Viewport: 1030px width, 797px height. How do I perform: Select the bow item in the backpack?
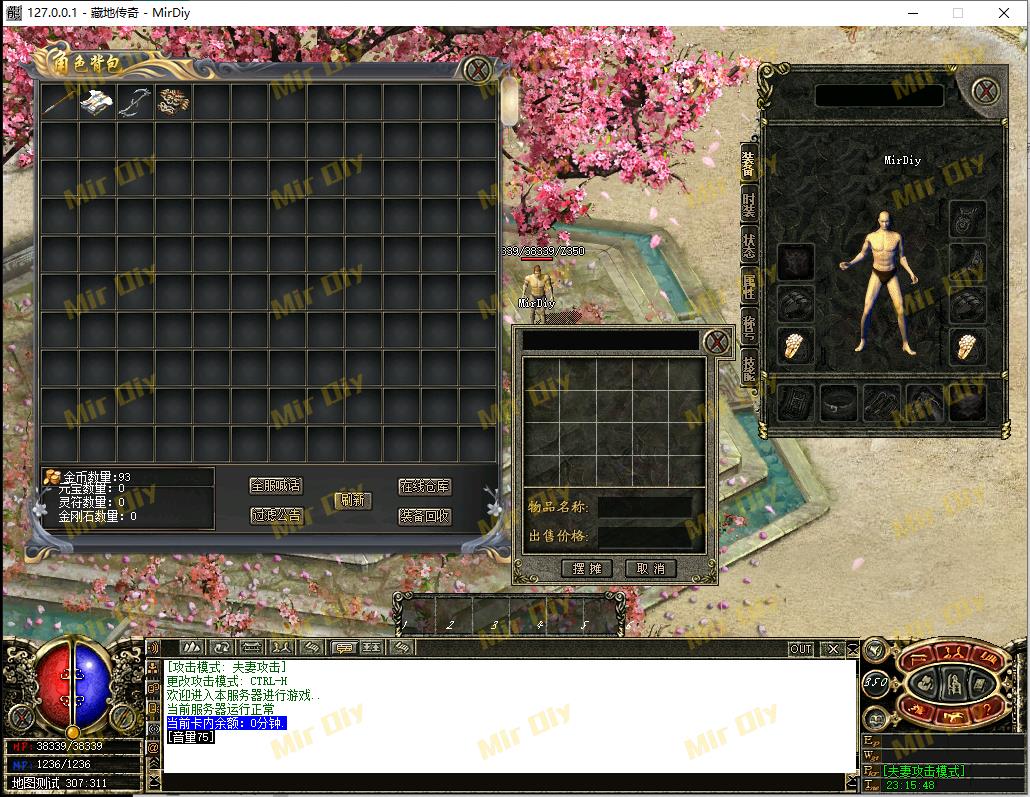point(136,101)
